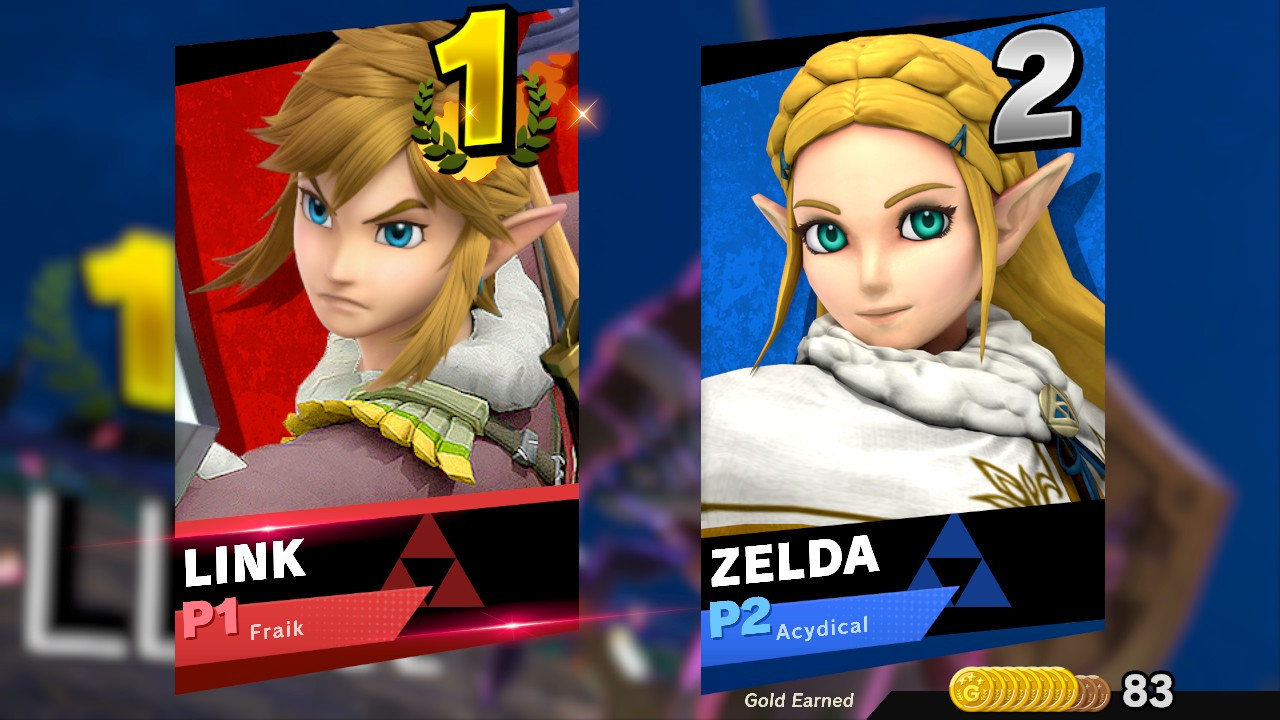Click the player tag Acydical

click(824, 626)
